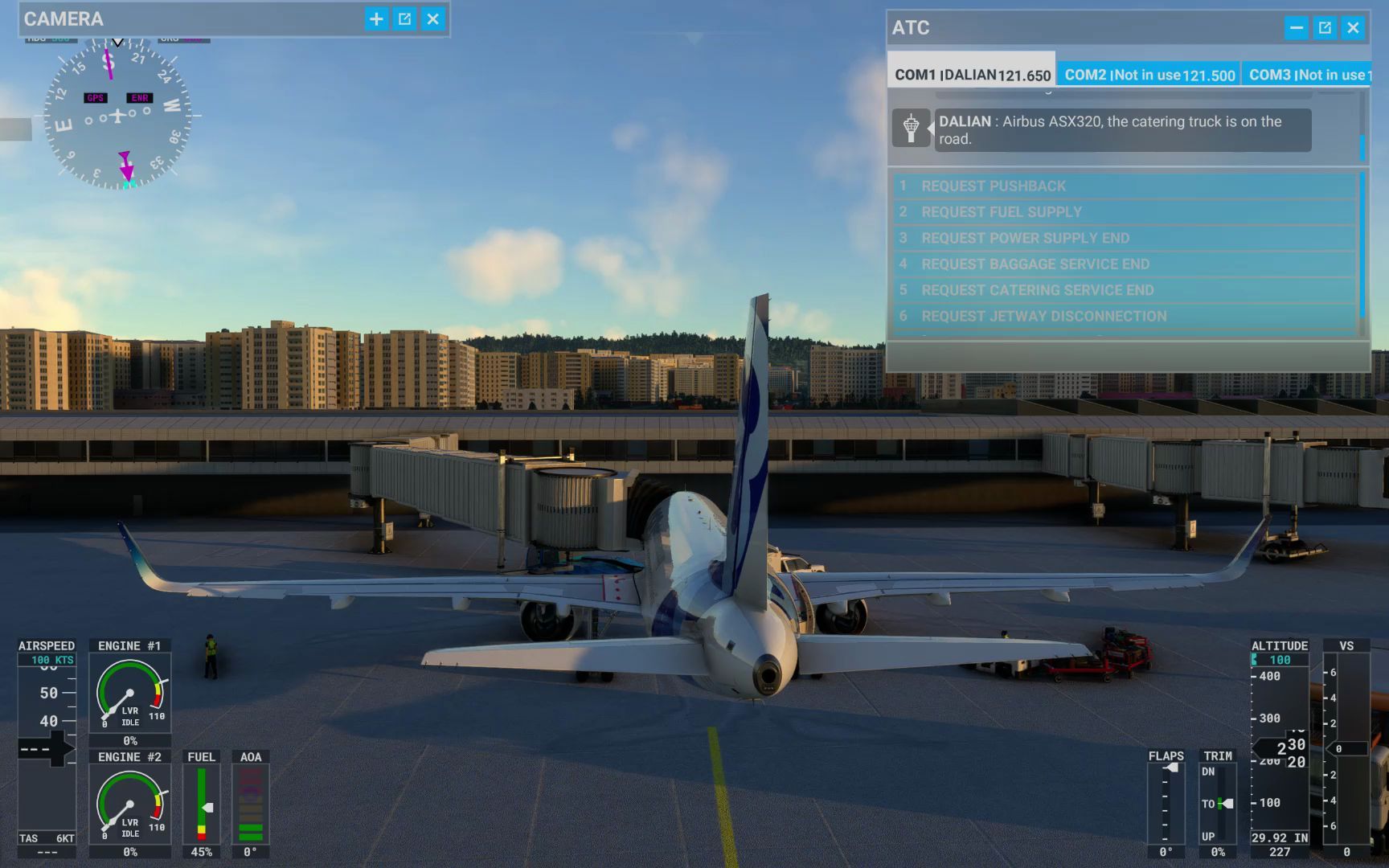
Task: Select REQUEST JETWAY DISCONNECTION
Action: point(1045,316)
